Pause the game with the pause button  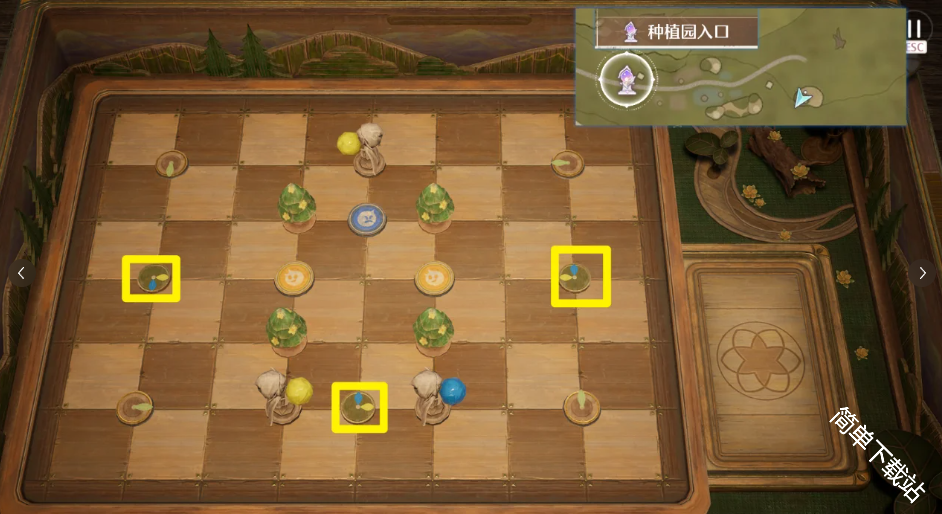click(x=916, y=29)
